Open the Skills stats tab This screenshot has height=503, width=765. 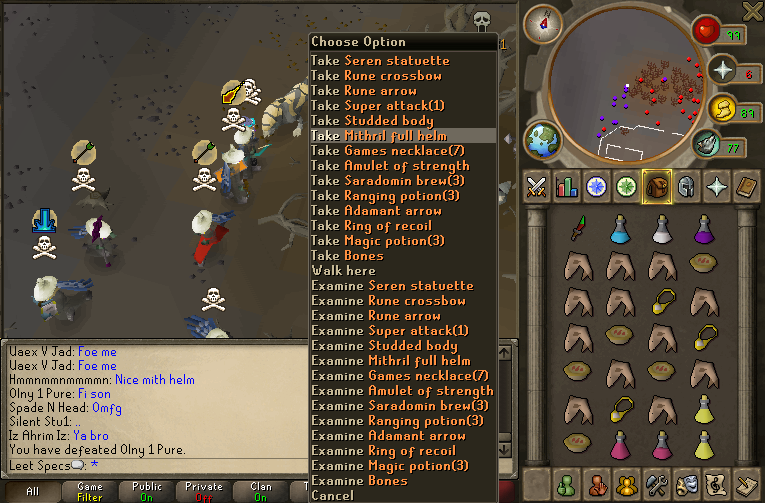click(568, 186)
